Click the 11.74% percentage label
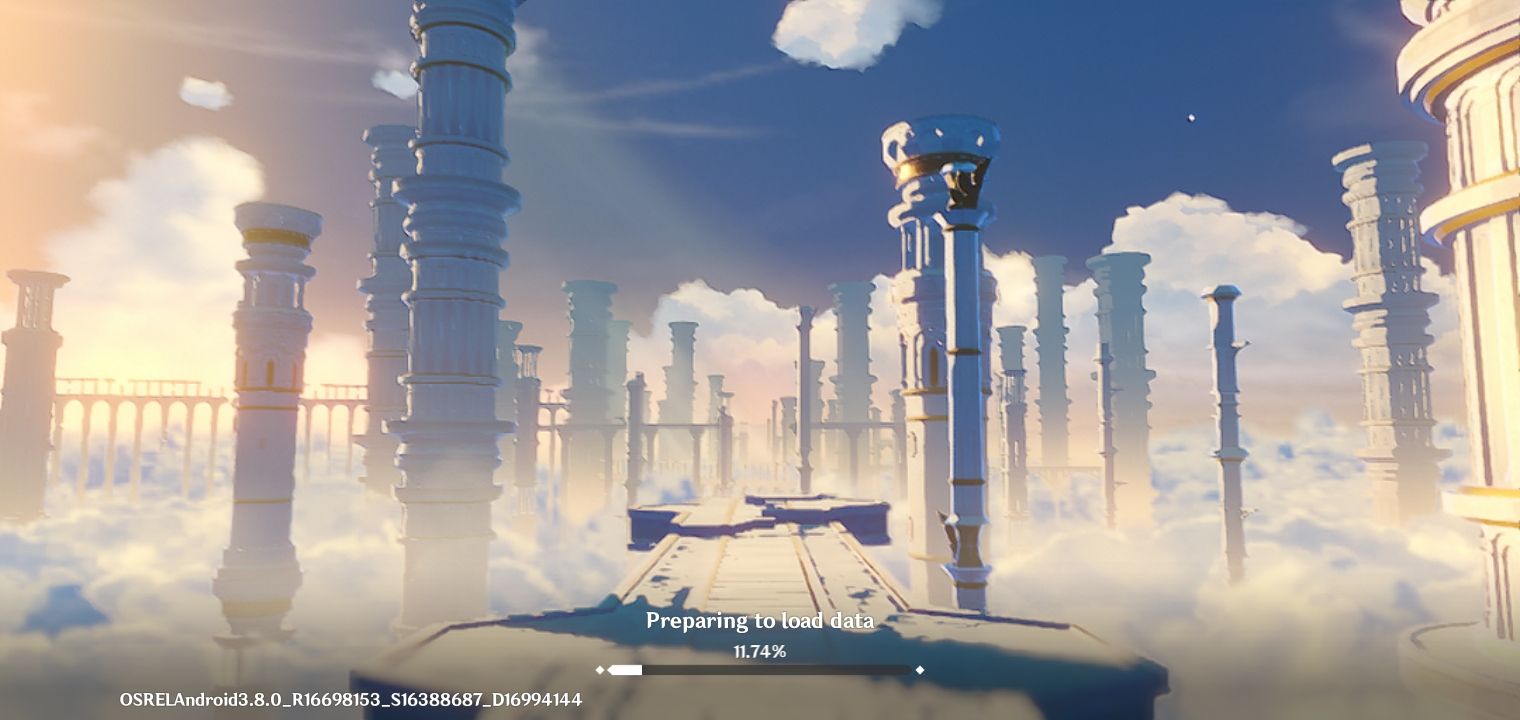 click(x=760, y=650)
